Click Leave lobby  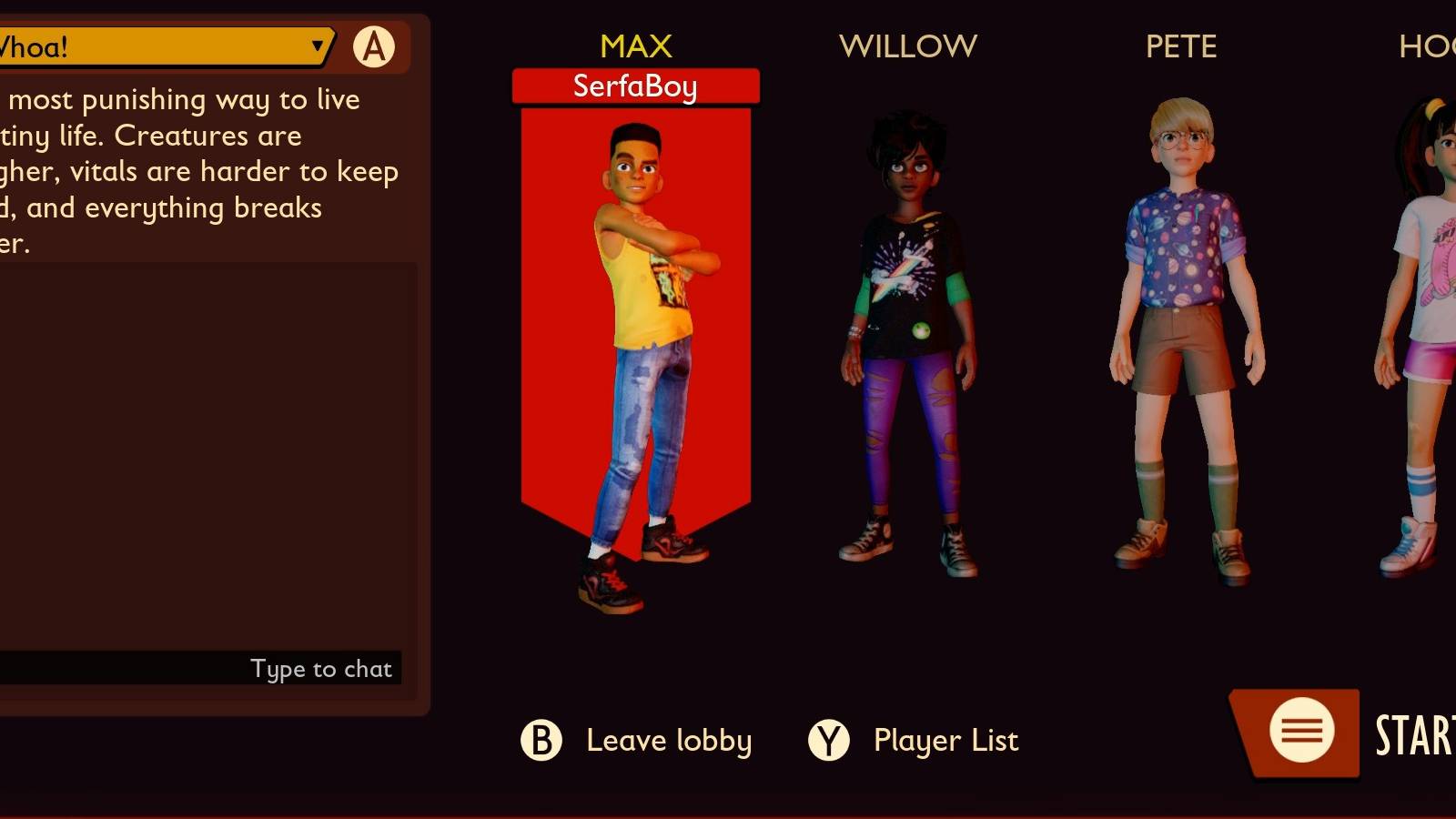[668, 741]
